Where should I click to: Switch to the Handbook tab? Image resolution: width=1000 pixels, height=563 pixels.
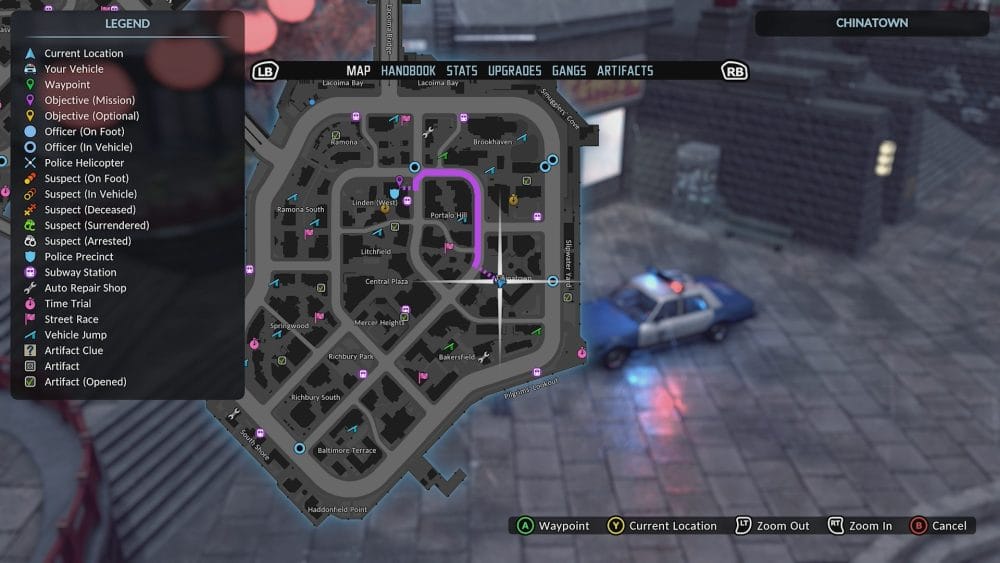[x=408, y=71]
